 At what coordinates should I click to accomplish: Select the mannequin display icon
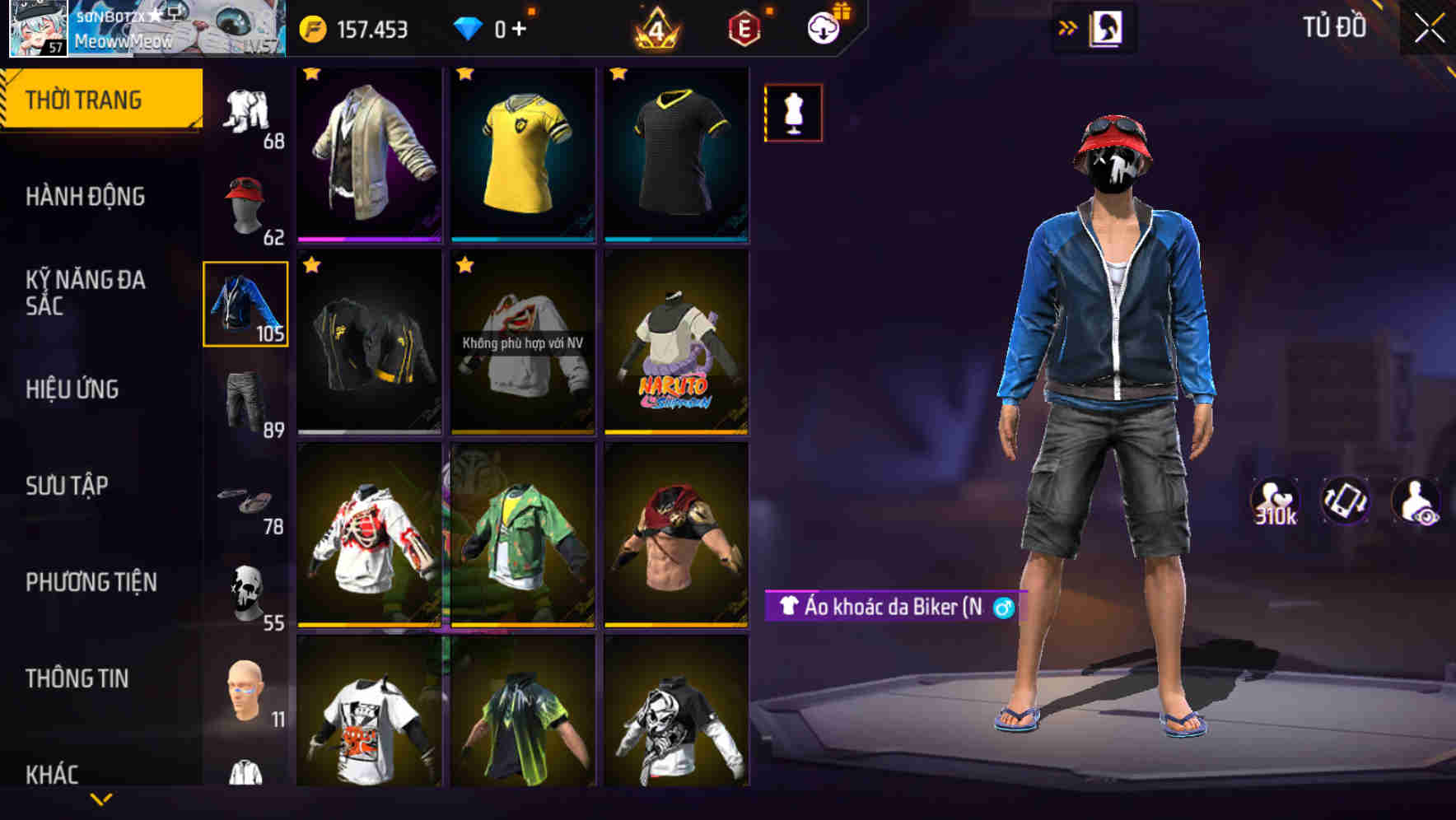pyautogui.click(x=791, y=114)
